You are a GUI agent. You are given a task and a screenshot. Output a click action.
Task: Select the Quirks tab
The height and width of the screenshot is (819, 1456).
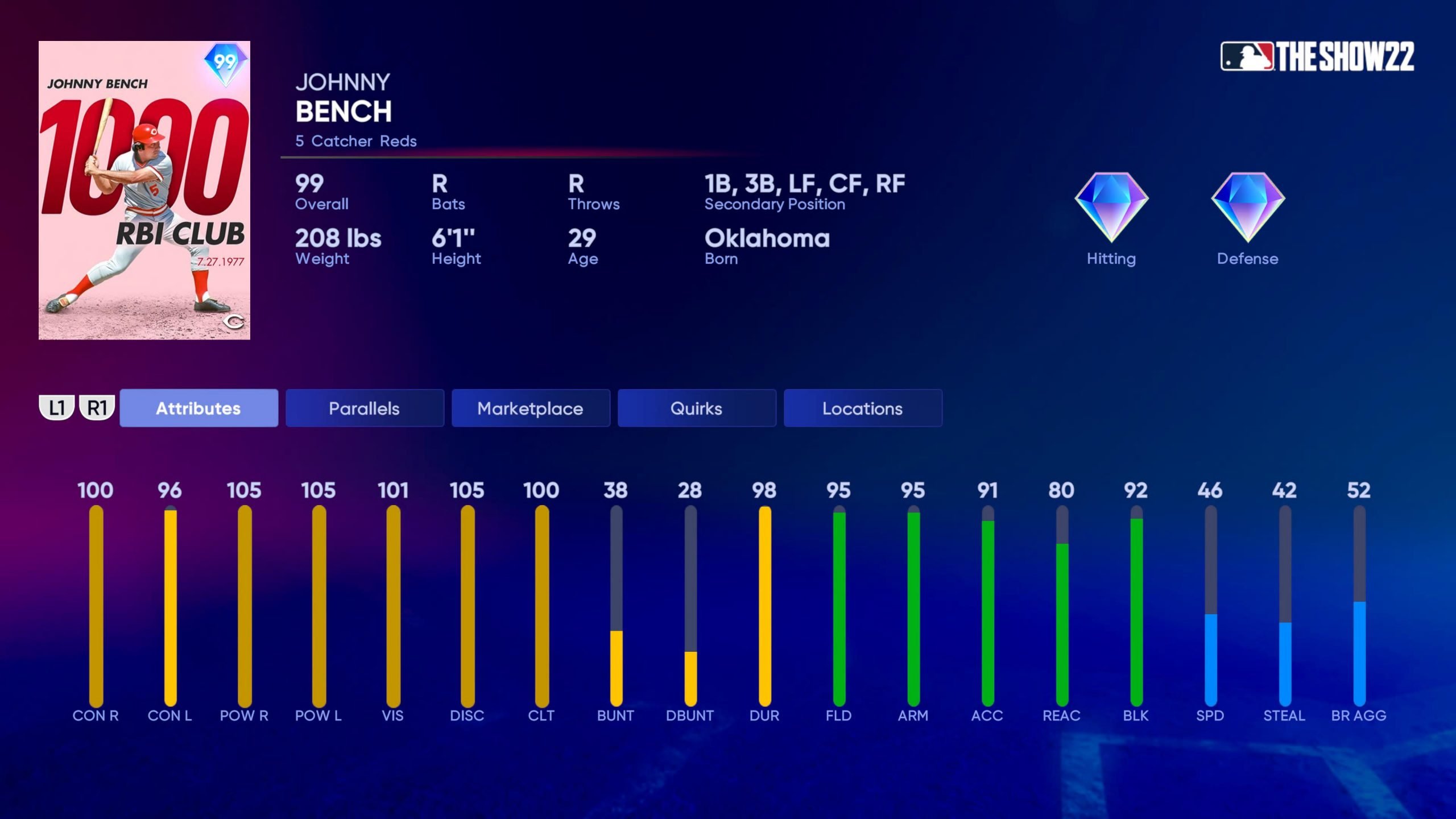(x=696, y=408)
